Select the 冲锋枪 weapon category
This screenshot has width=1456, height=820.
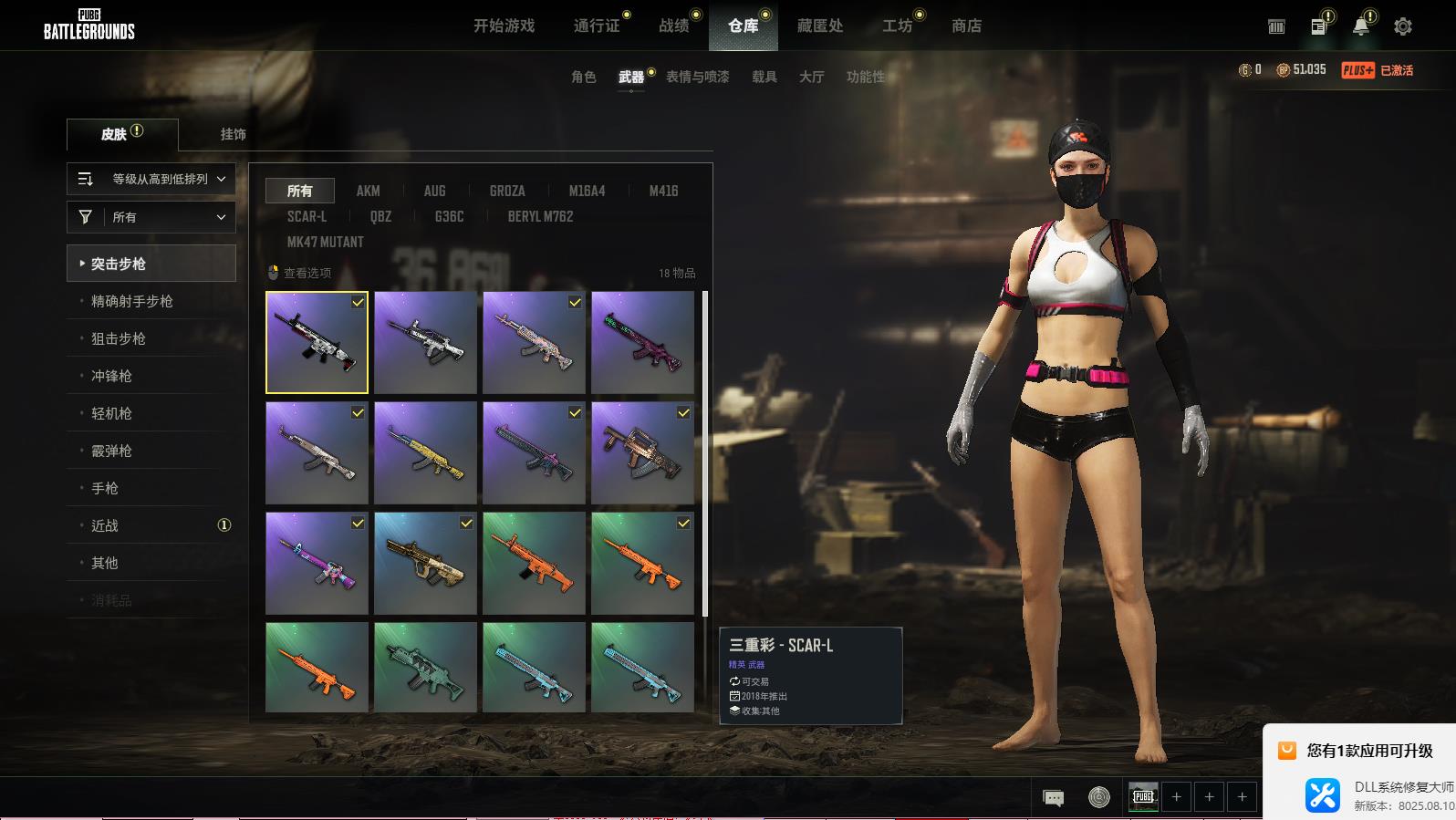pyautogui.click(x=111, y=376)
